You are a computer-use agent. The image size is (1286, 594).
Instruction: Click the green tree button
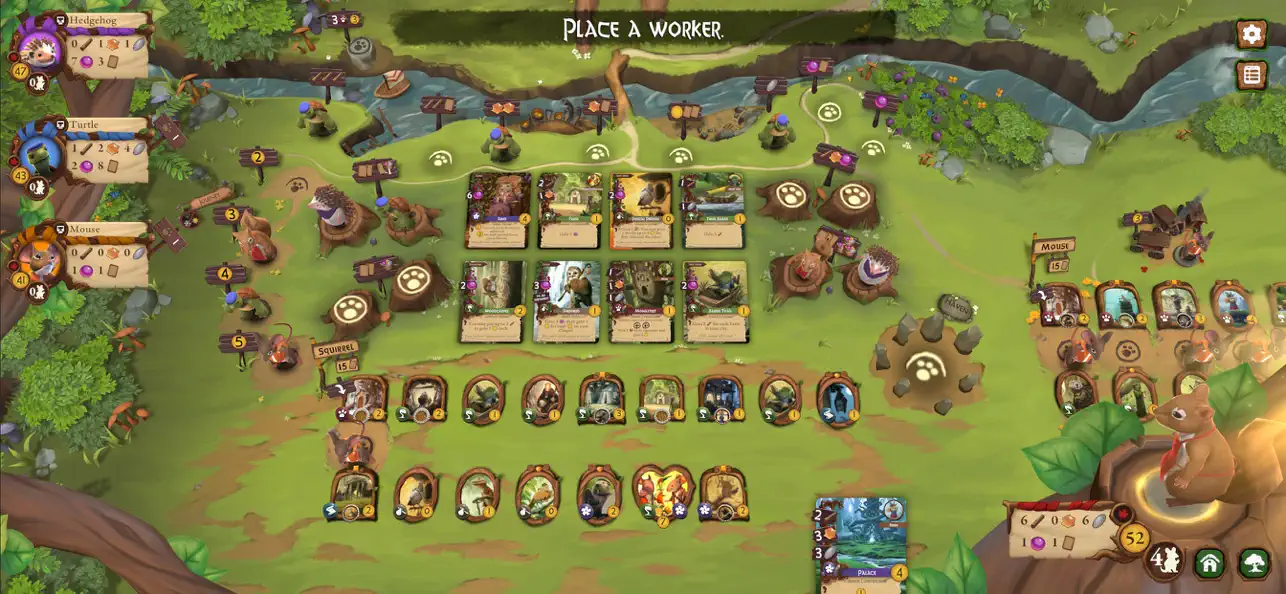[1254, 563]
